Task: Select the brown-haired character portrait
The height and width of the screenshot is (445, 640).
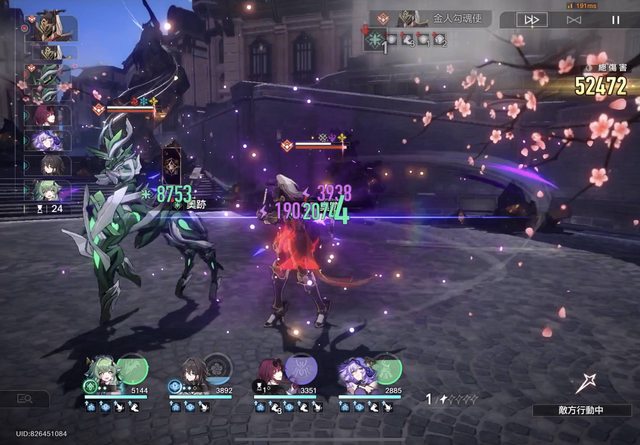Action: pos(190,371)
